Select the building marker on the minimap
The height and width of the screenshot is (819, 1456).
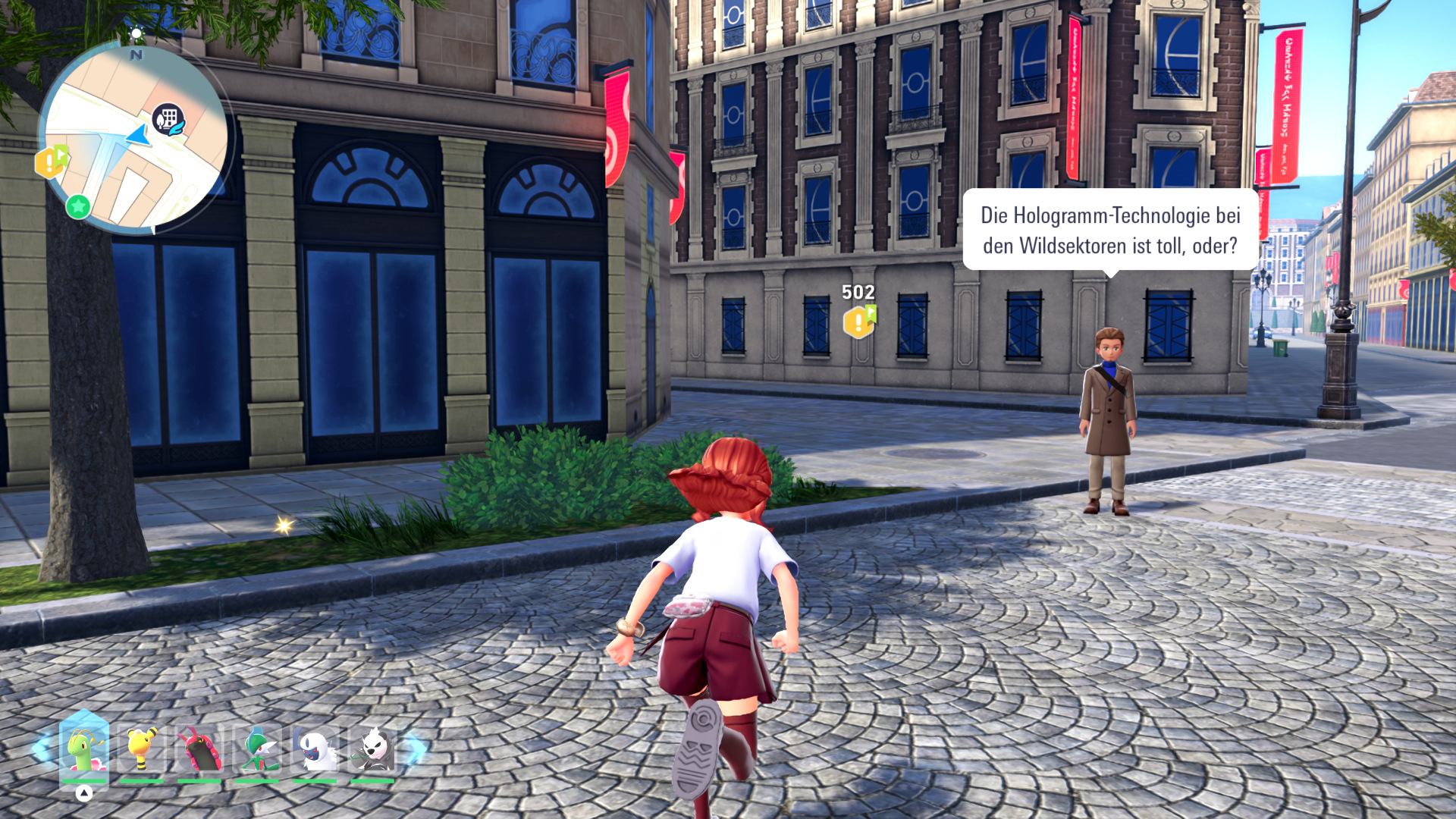click(168, 120)
